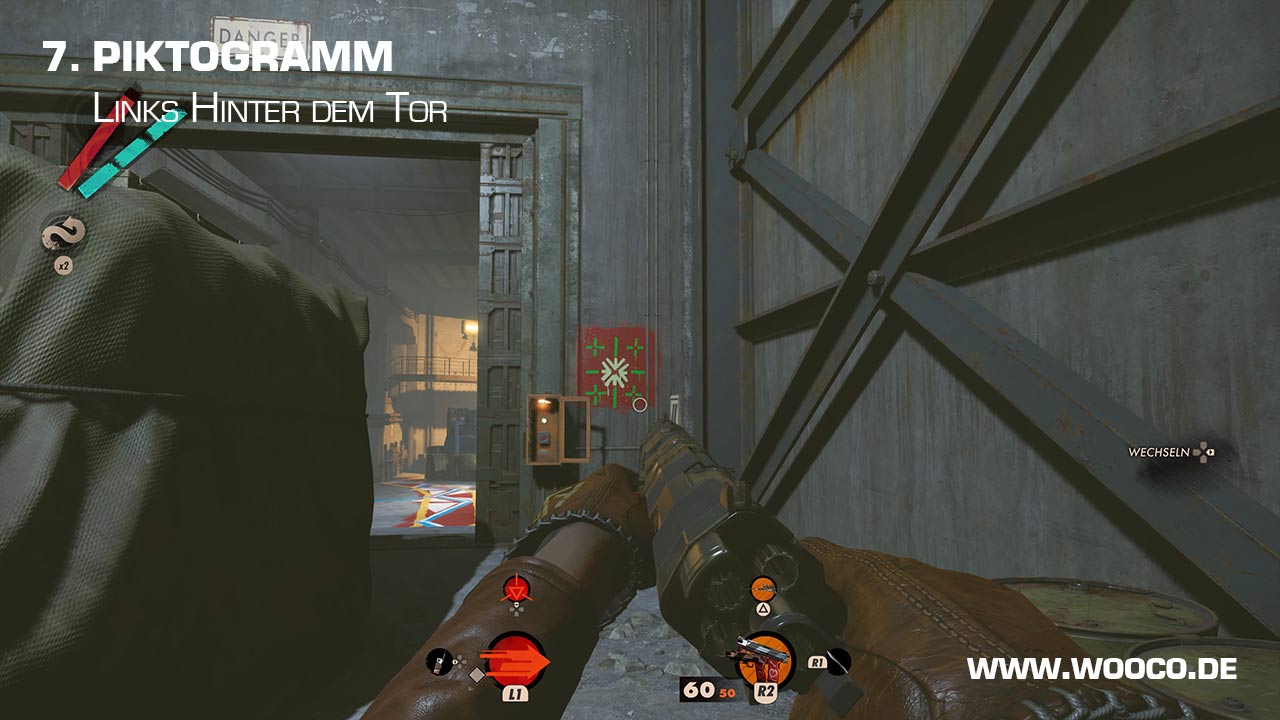Open the www.wooco.de watermark link
This screenshot has width=1280, height=720.
click(x=1102, y=669)
